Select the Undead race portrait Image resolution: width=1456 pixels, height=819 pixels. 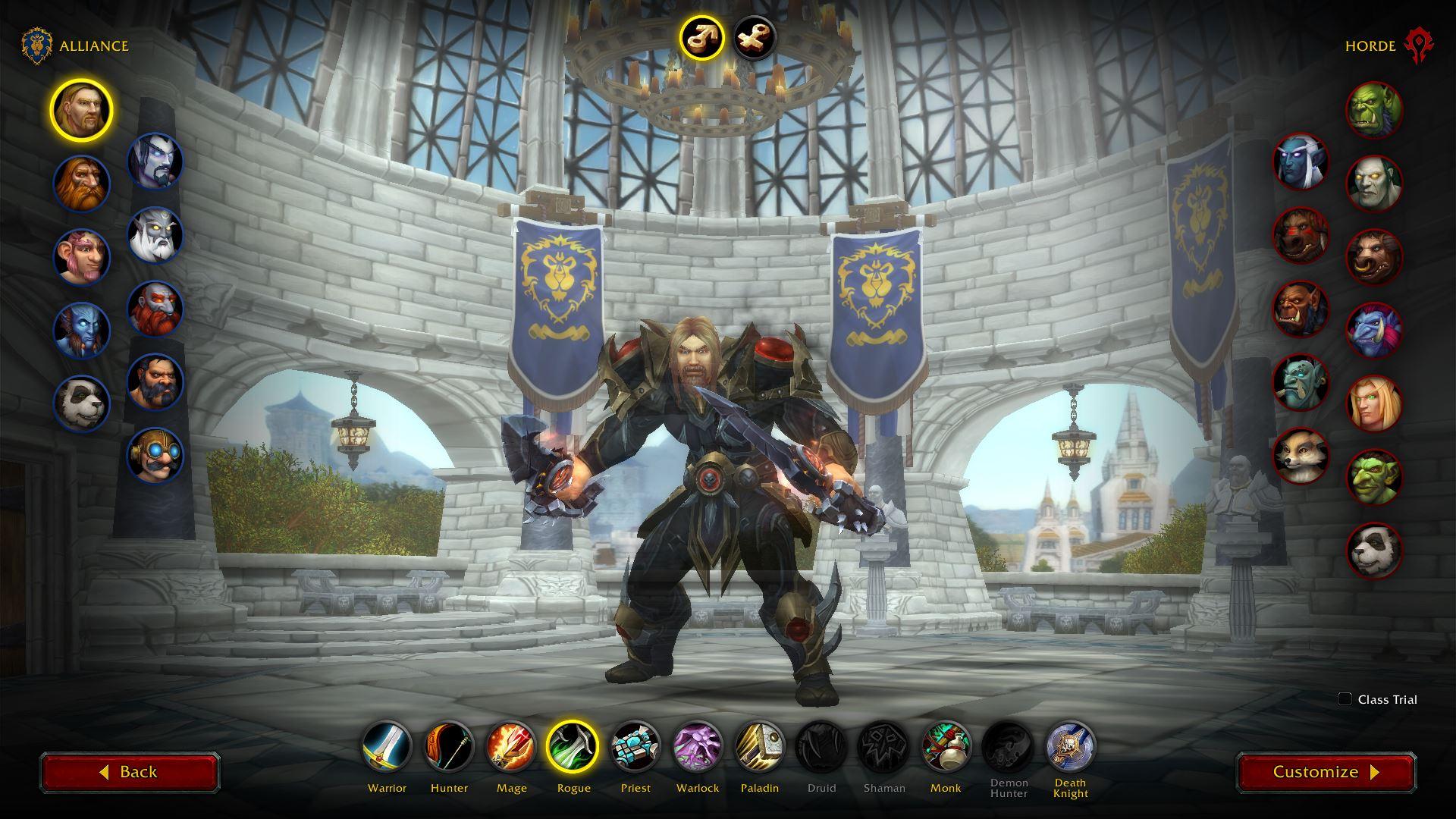(x=1374, y=184)
